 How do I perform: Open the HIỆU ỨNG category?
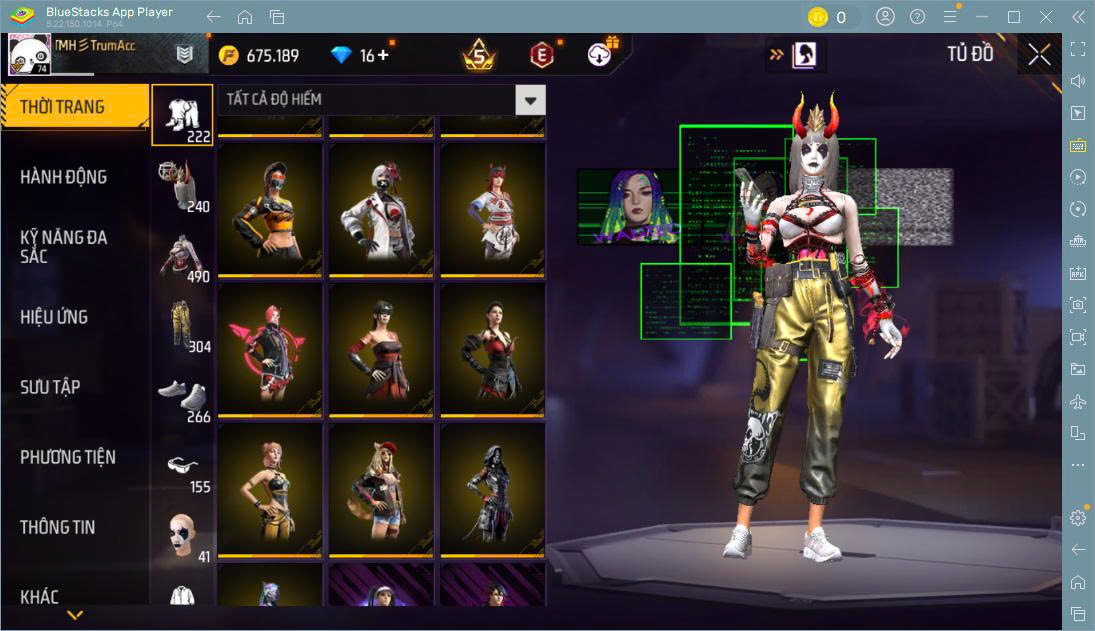(54, 317)
